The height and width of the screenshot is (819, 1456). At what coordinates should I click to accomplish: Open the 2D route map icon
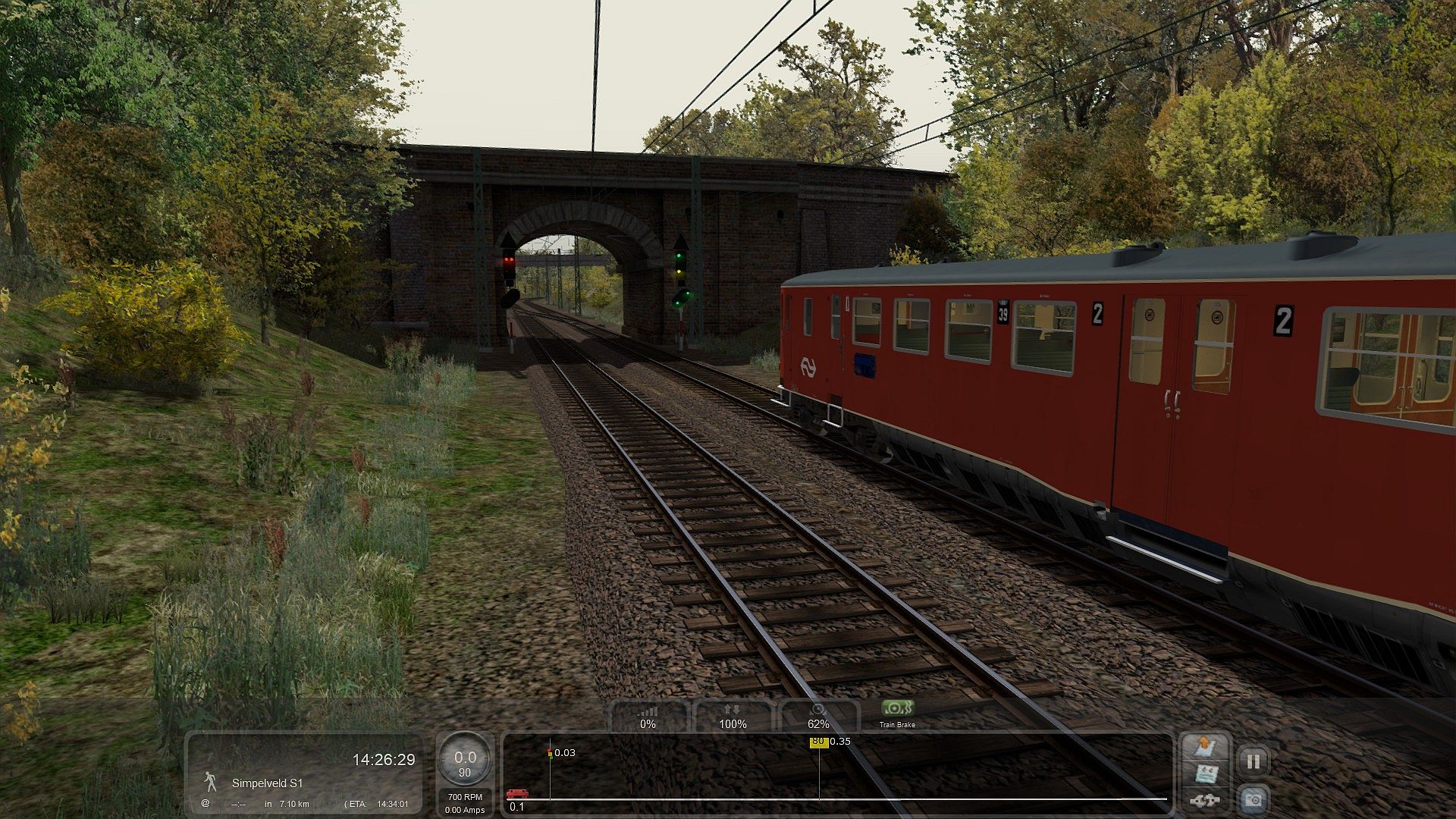coord(1205,747)
